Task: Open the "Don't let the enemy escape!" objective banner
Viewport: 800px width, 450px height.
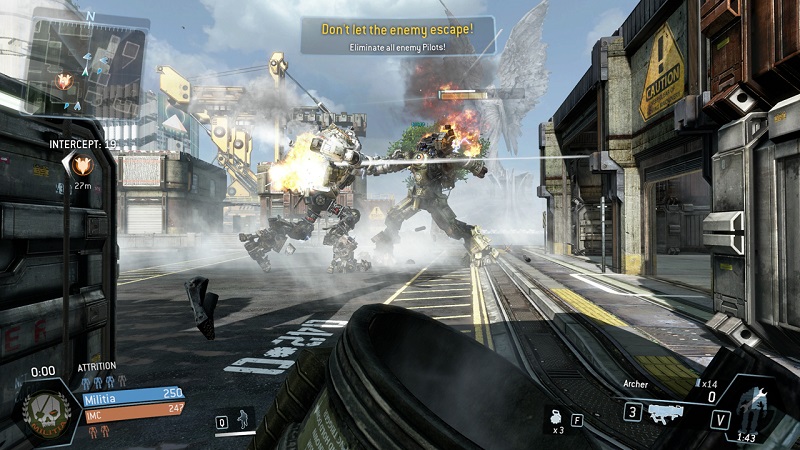Action: coord(398,34)
